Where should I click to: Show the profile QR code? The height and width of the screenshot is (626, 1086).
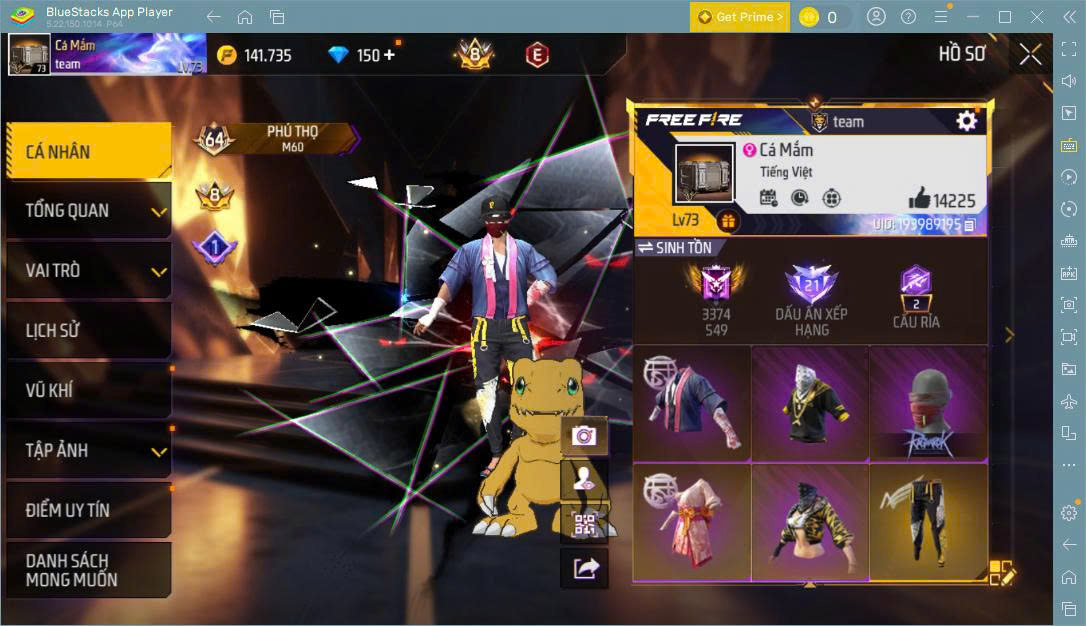pos(584,524)
